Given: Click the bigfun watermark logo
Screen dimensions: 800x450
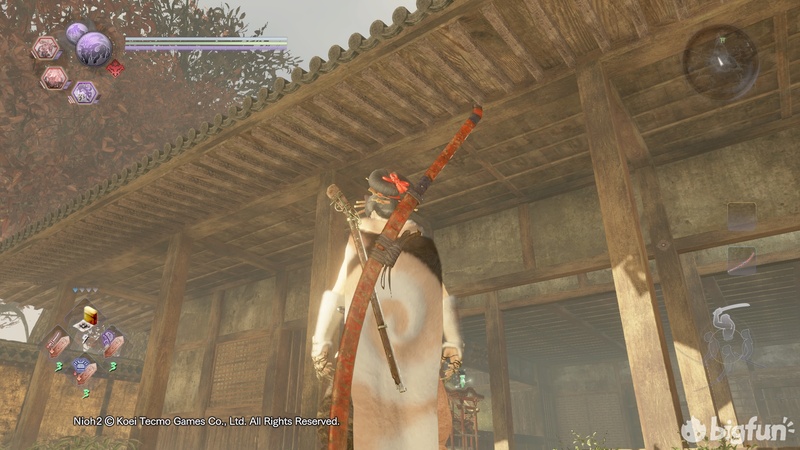Looking at the screenshot, I should click(738, 430).
